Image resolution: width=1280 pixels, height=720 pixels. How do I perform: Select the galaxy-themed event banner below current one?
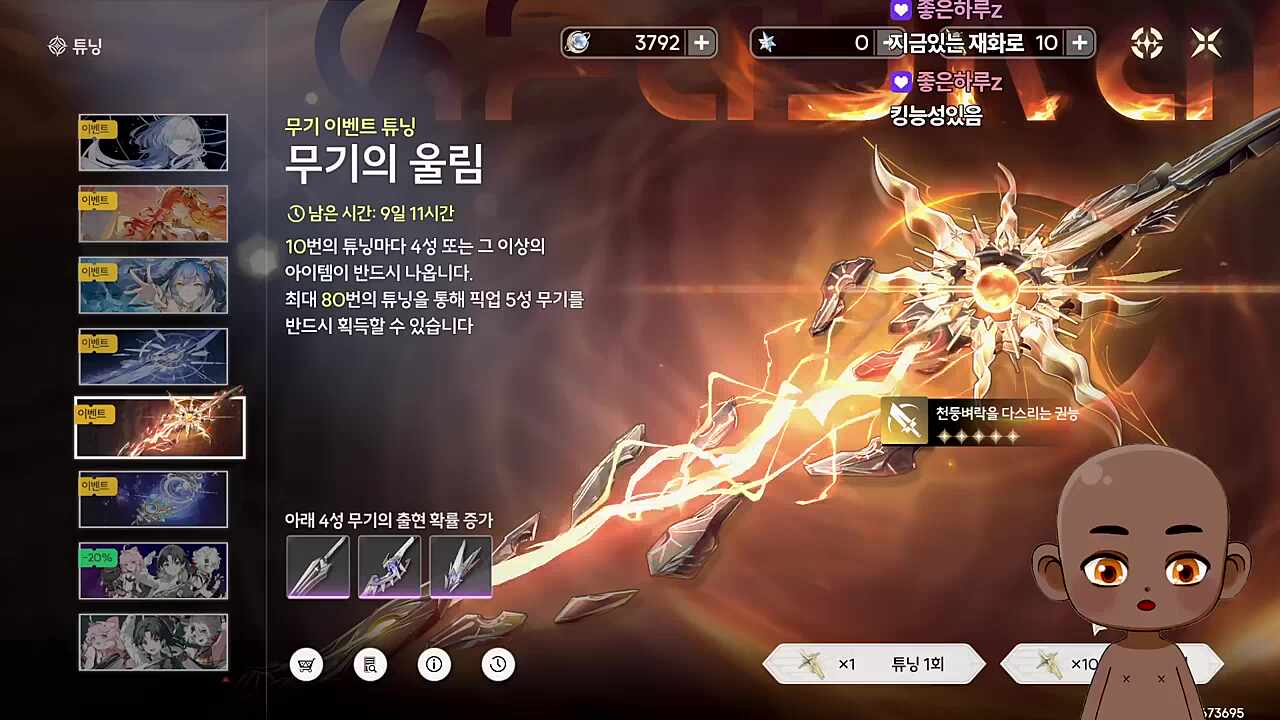tap(153, 498)
